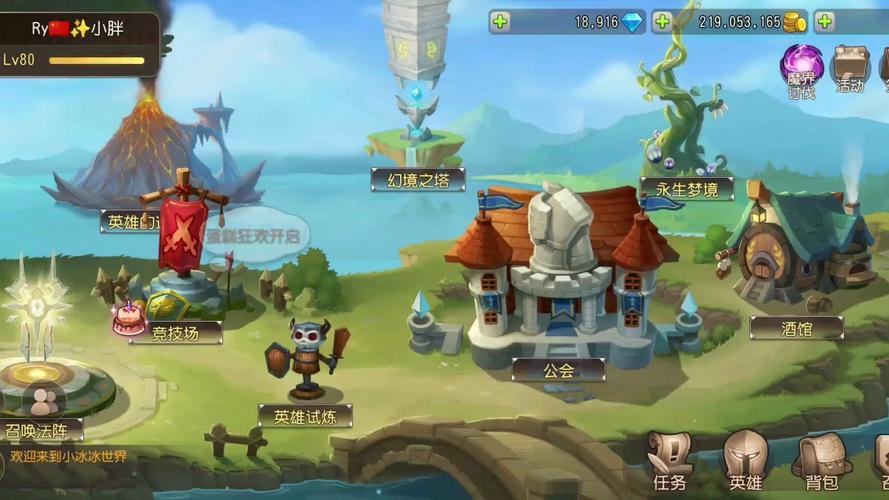
Task: Open the friends icon with two silhouettes
Action: pos(42,401)
